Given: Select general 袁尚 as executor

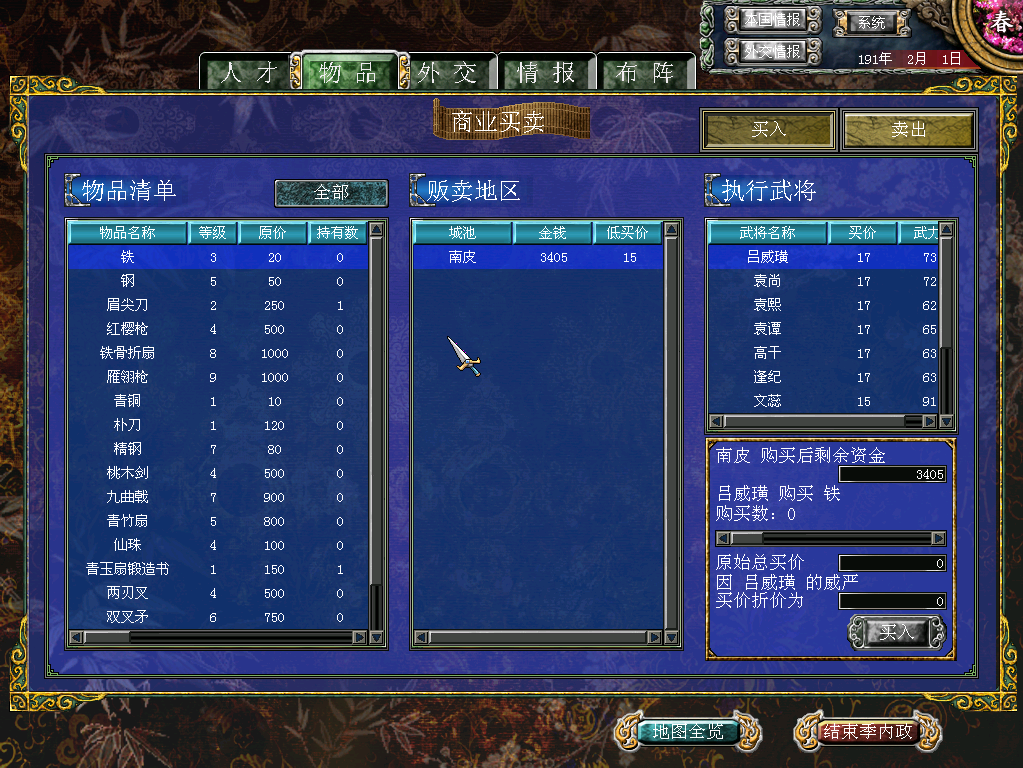Looking at the screenshot, I should [x=768, y=282].
